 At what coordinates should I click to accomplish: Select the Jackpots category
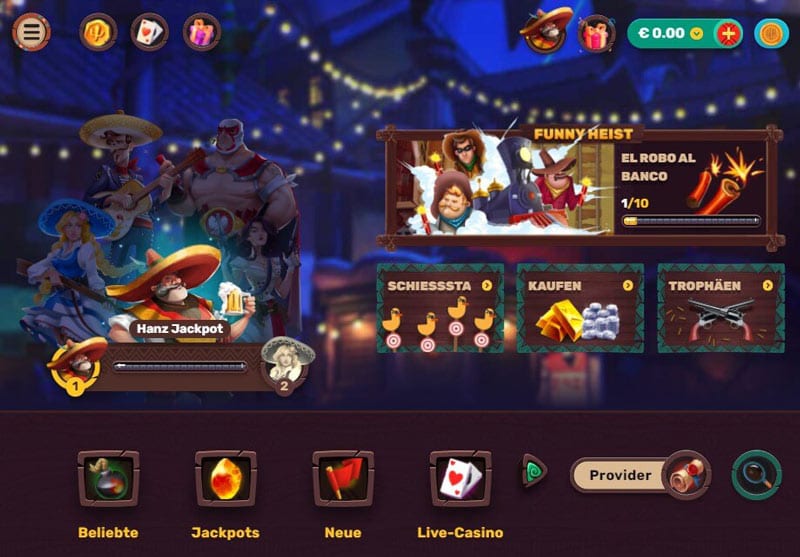coord(225,480)
